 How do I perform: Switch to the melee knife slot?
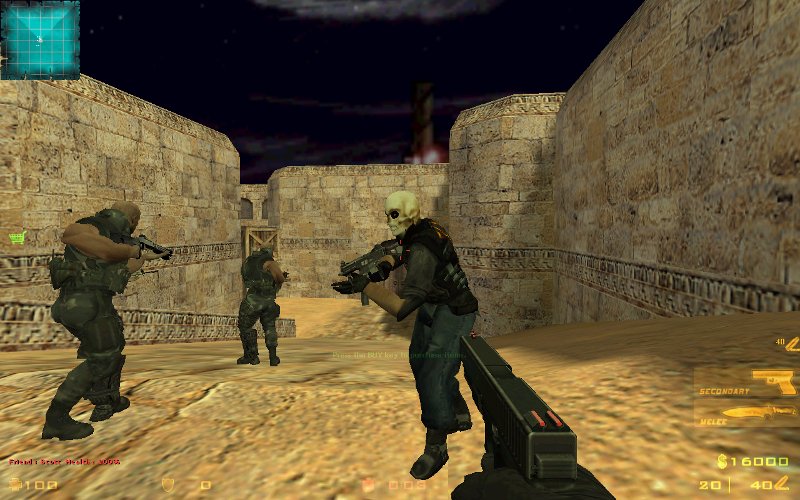pyautogui.click(x=747, y=411)
